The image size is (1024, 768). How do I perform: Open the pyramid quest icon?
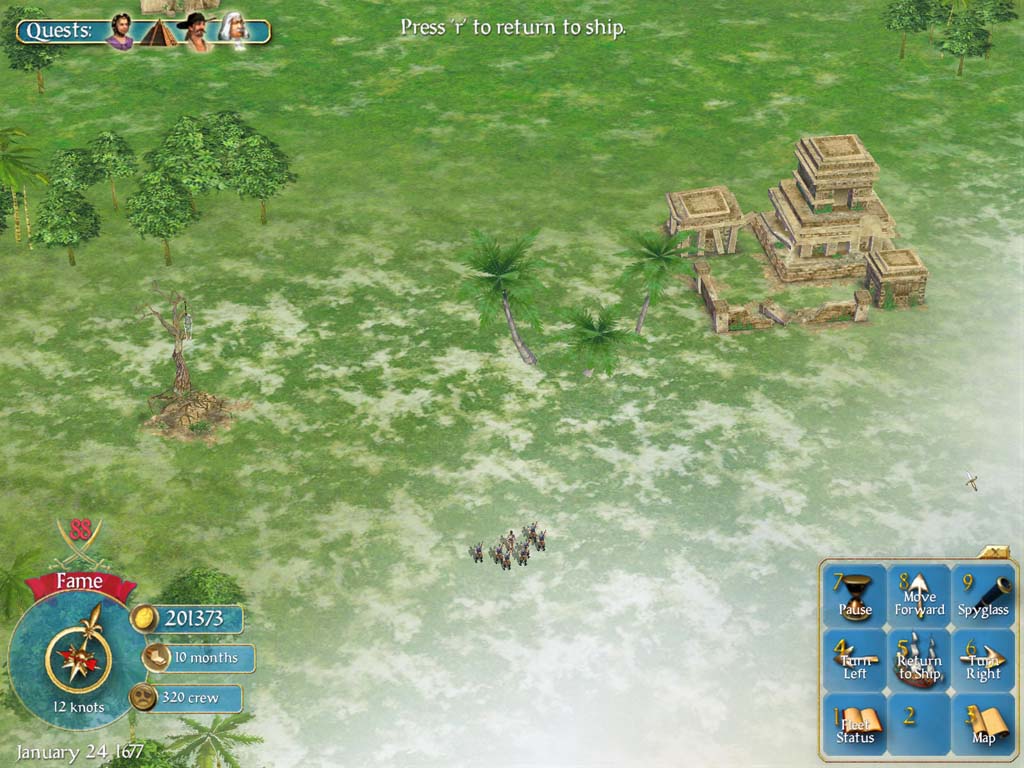157,33
